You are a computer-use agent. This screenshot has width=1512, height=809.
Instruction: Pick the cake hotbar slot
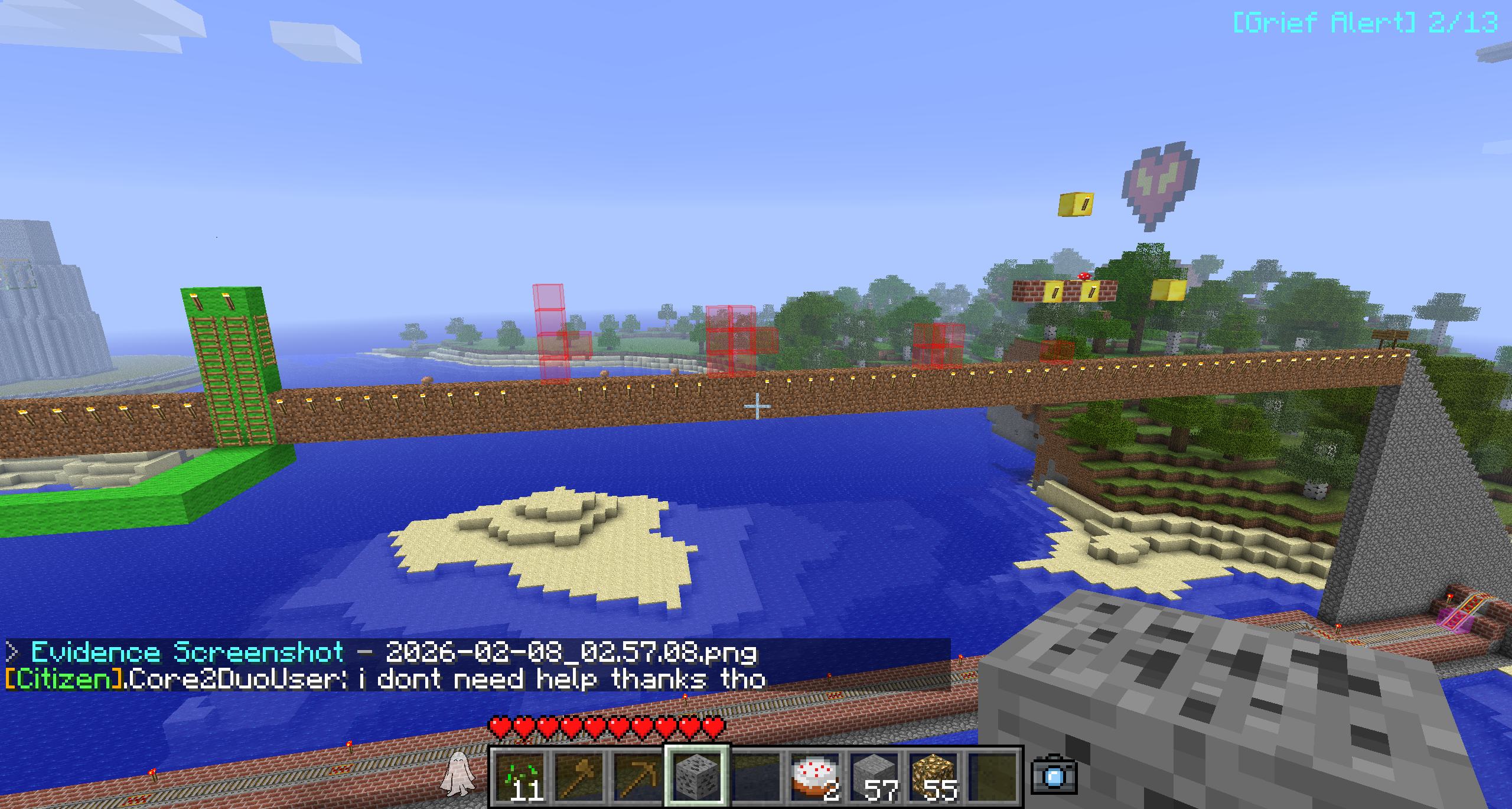click(x=816, y=776)
